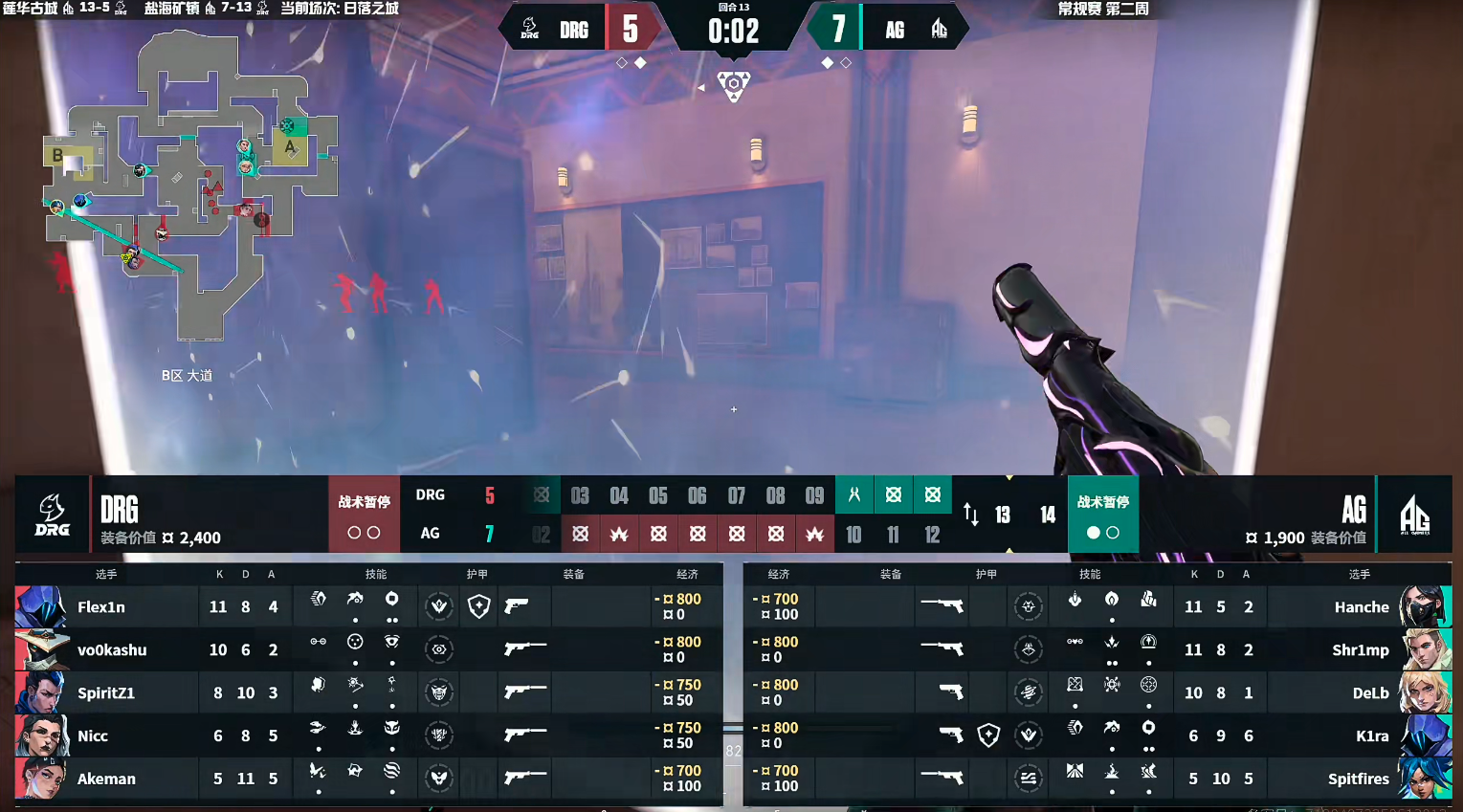Click the side-swap arrows icon
Screen dimensions: 1463x812
[971, 515]
